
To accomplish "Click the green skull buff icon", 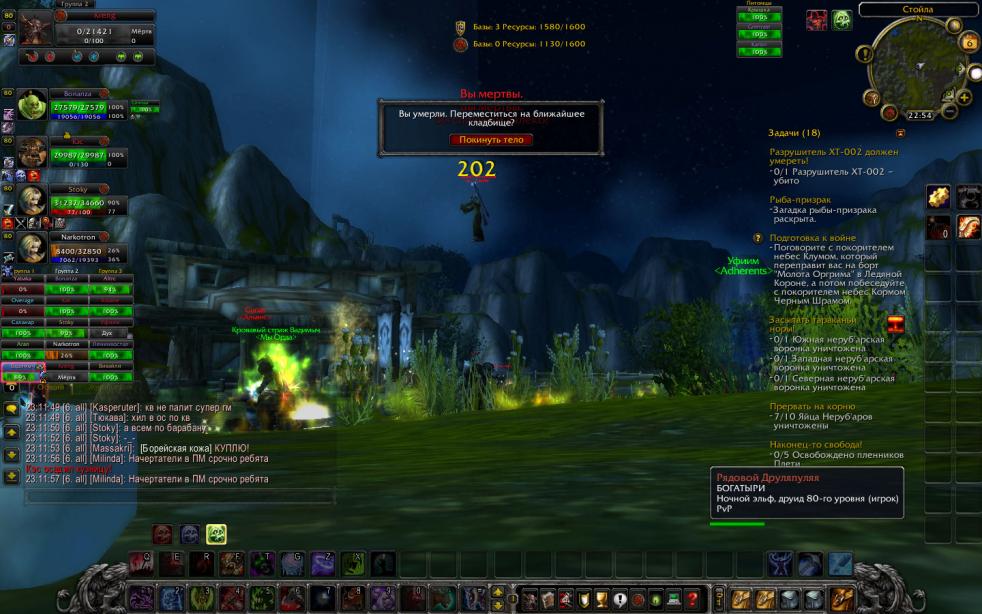I will [x=842, y=19].
